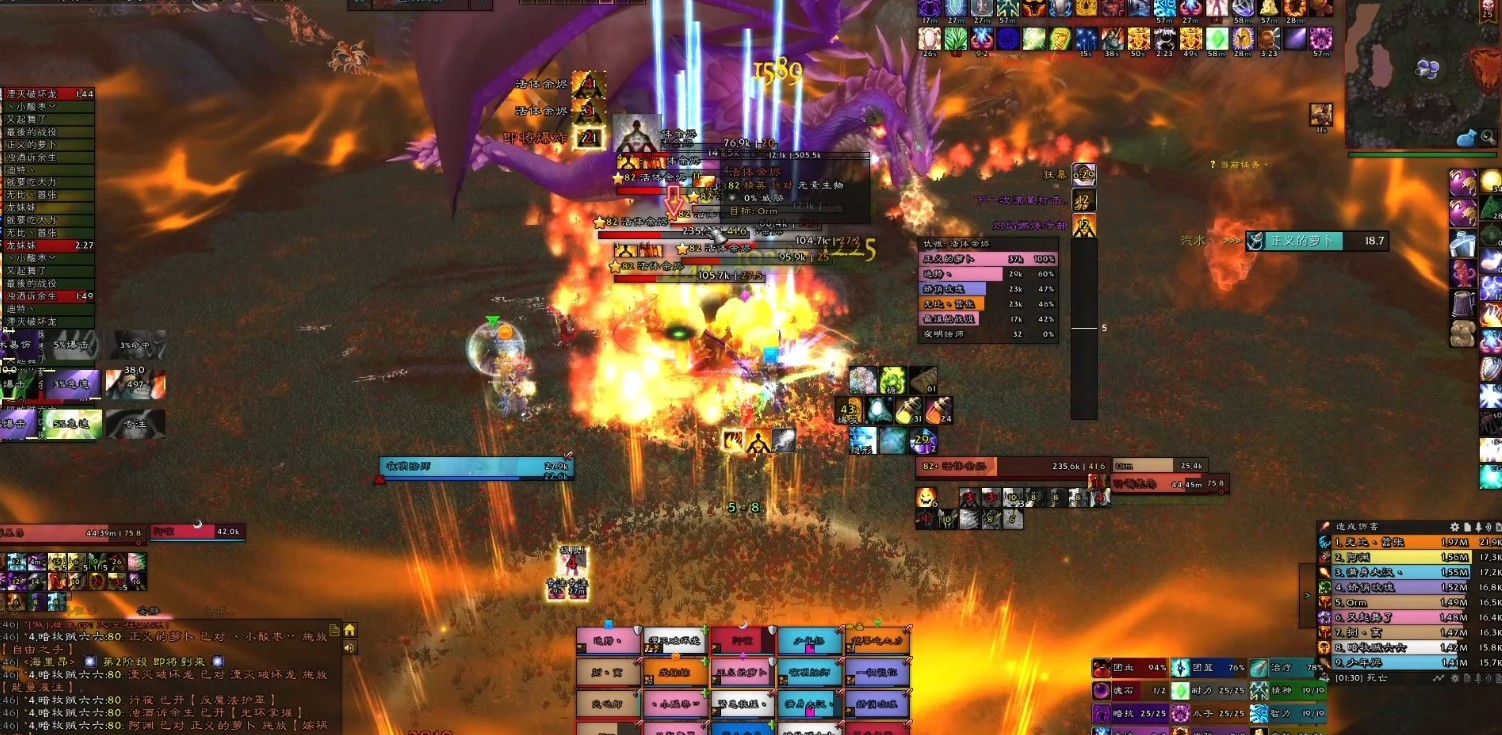Click the 夜明始师 player unit frame bar

pos(476,466)
